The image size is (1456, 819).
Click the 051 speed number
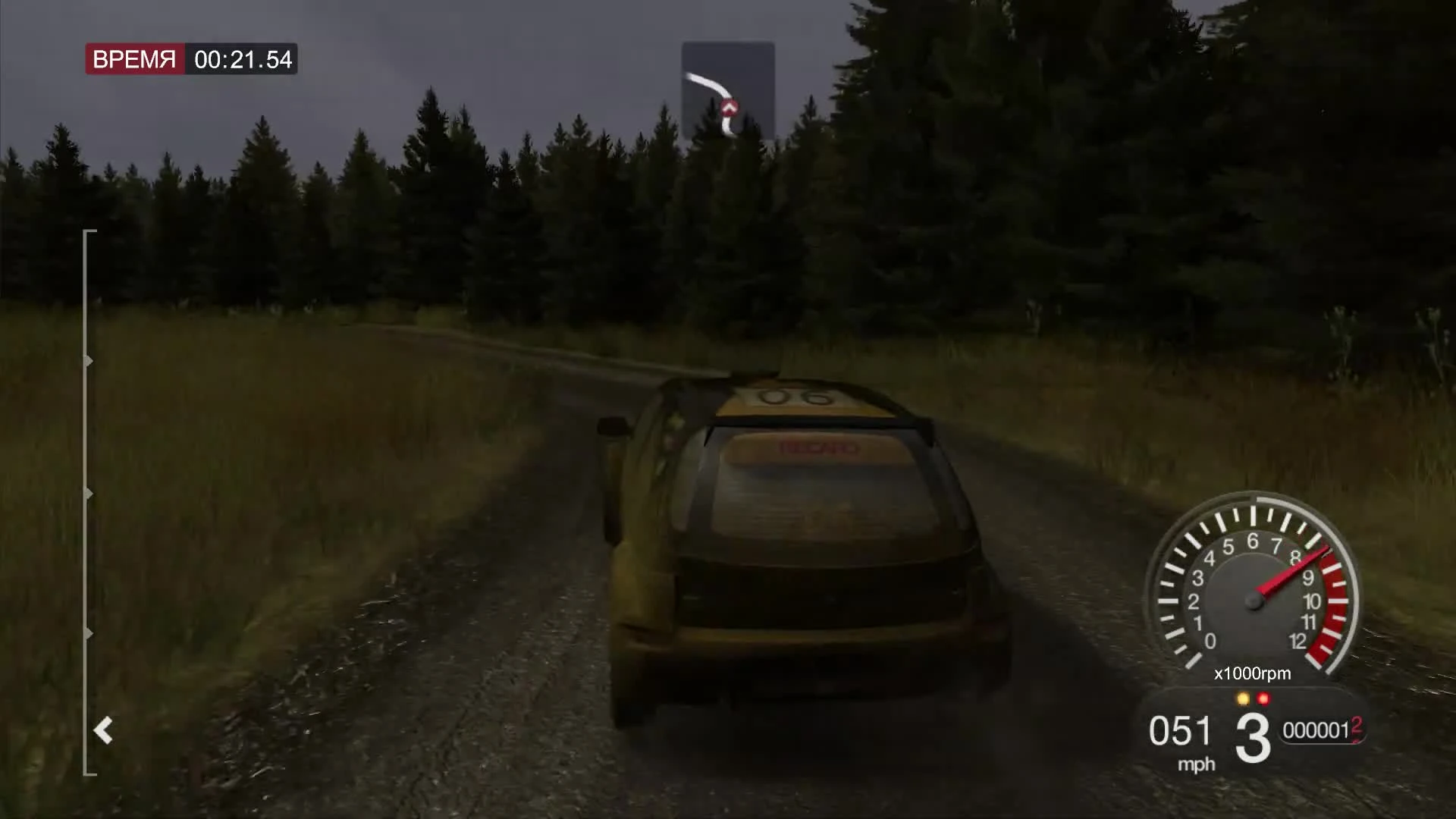coord(1181,730)
